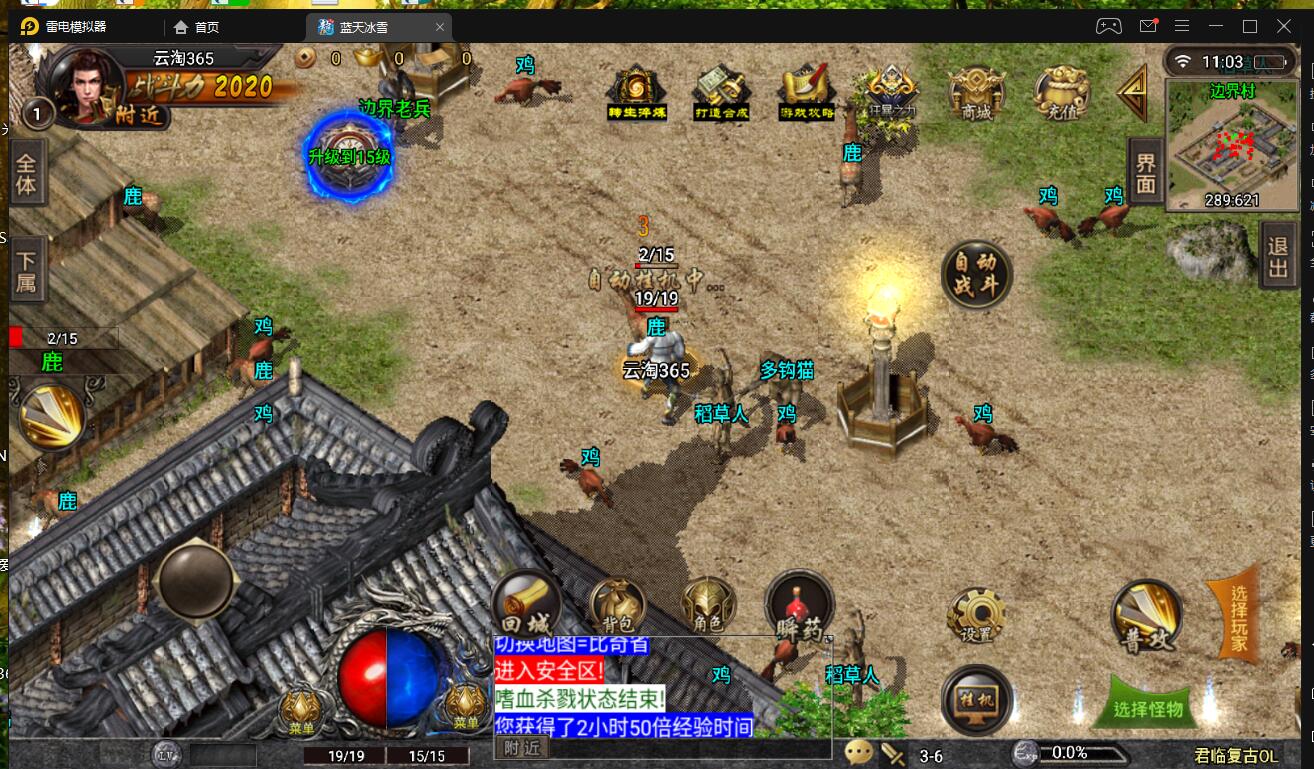Toggle the 挂机 idle mode button
This screenshot has width=1314, height=769.
(x=977, y=699)
